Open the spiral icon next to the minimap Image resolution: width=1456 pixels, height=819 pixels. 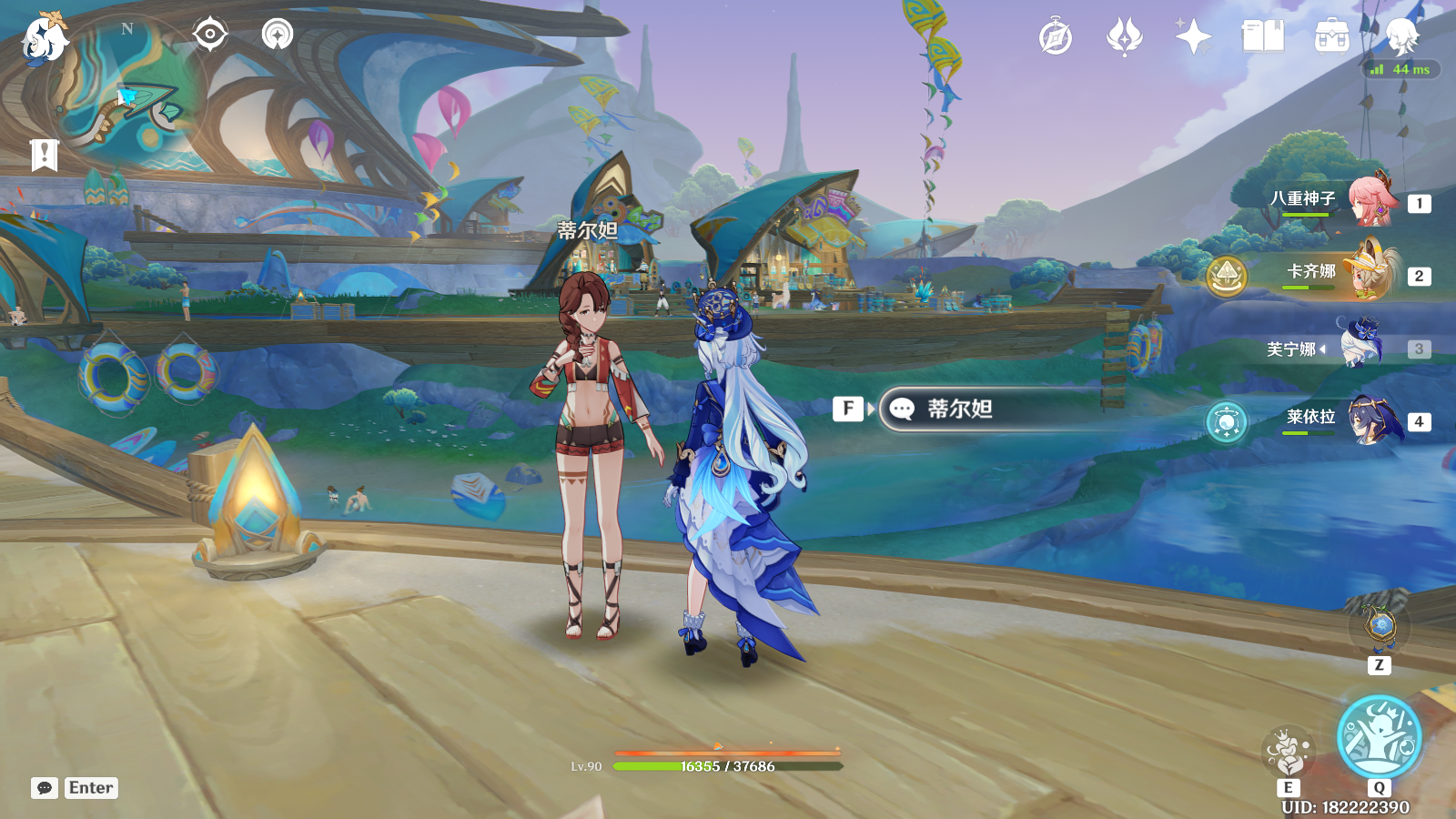(x=278, y=35)
